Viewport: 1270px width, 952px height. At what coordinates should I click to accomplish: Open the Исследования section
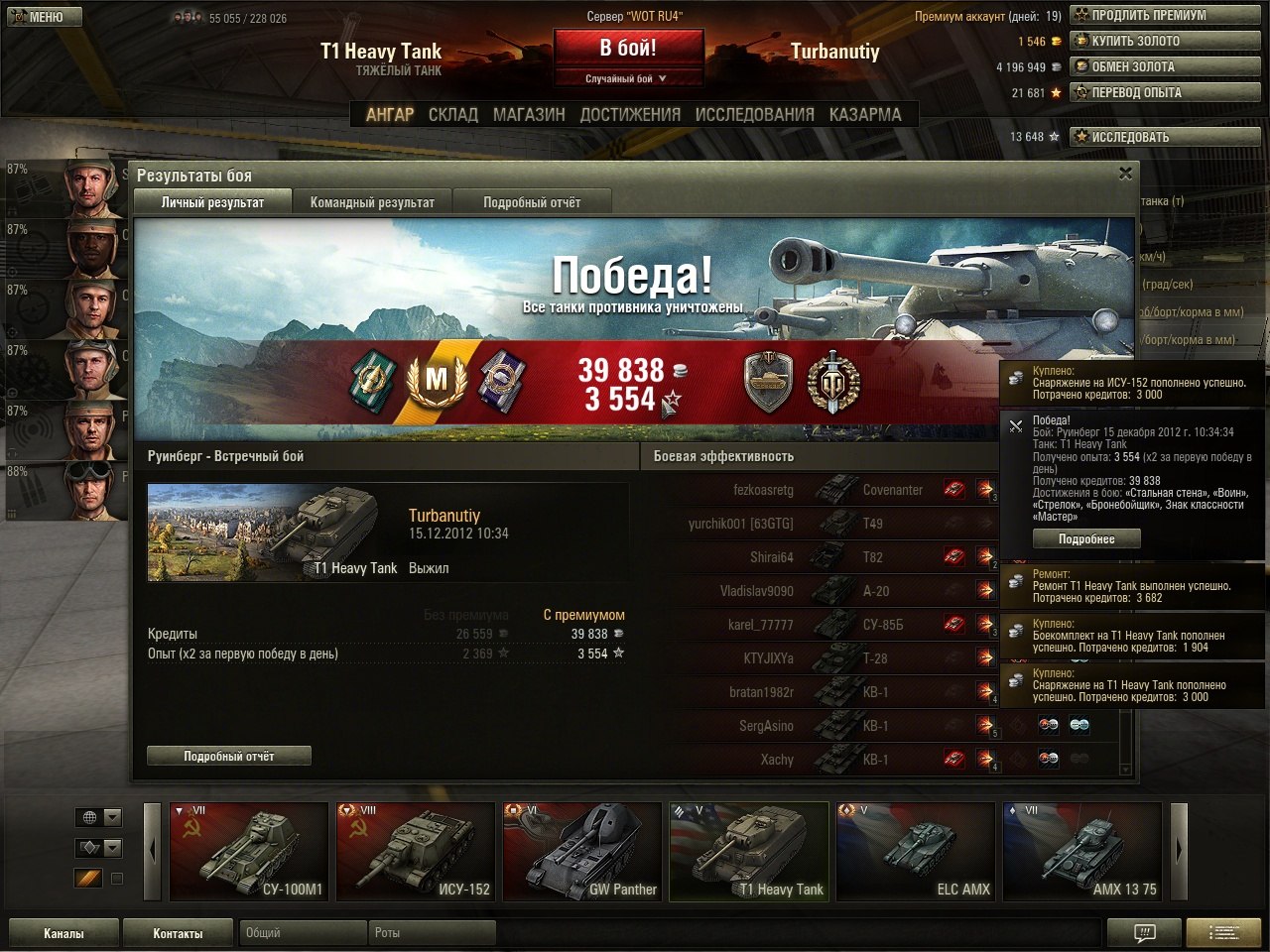coord(754,114)
